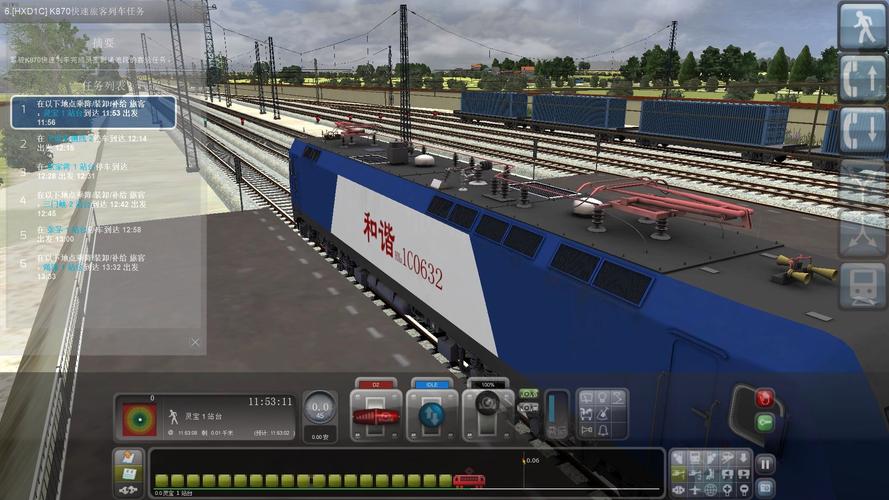Click the green button below the red one

765,422
